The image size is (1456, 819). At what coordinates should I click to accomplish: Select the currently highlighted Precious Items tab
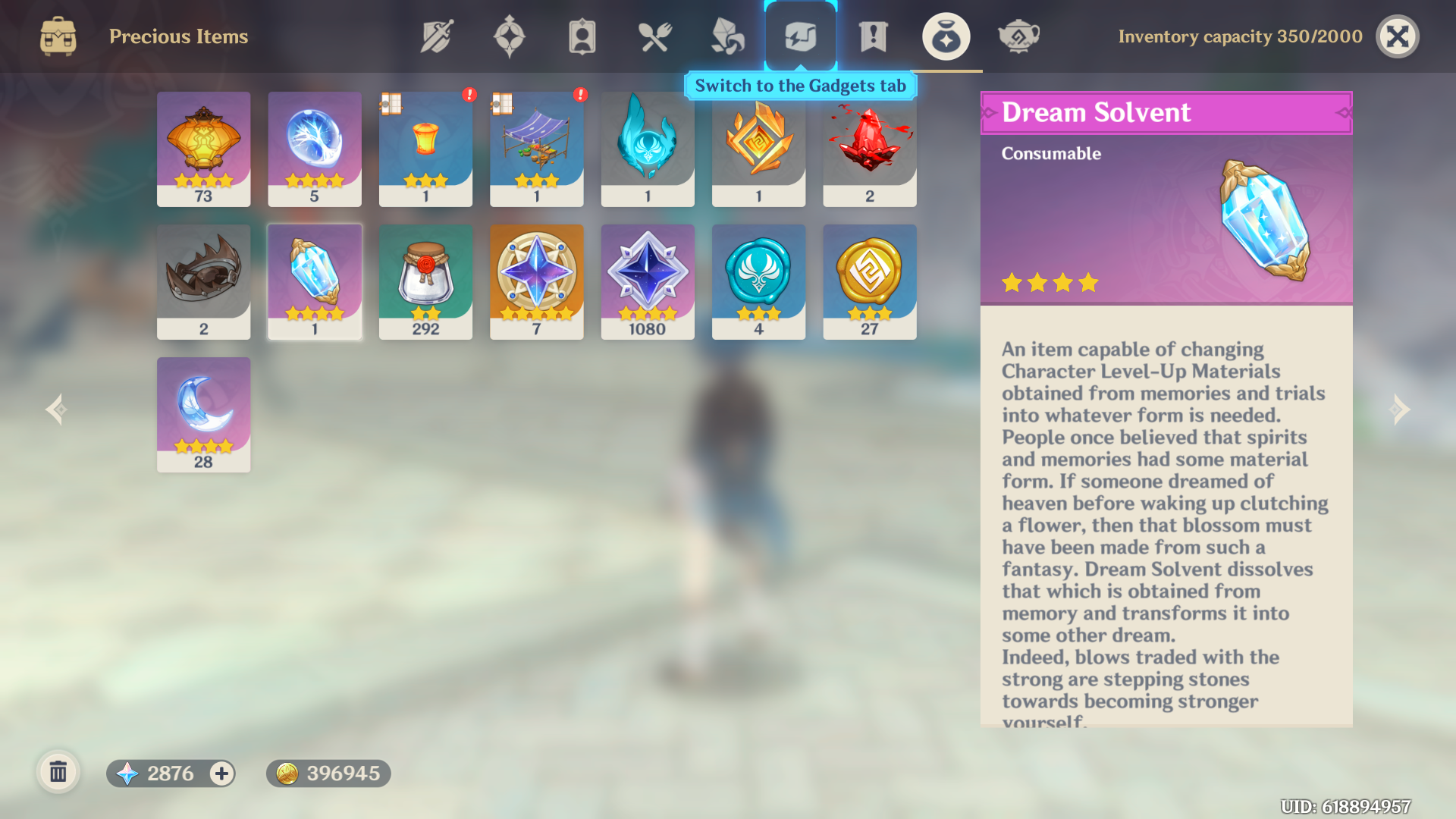pos(946,34)
